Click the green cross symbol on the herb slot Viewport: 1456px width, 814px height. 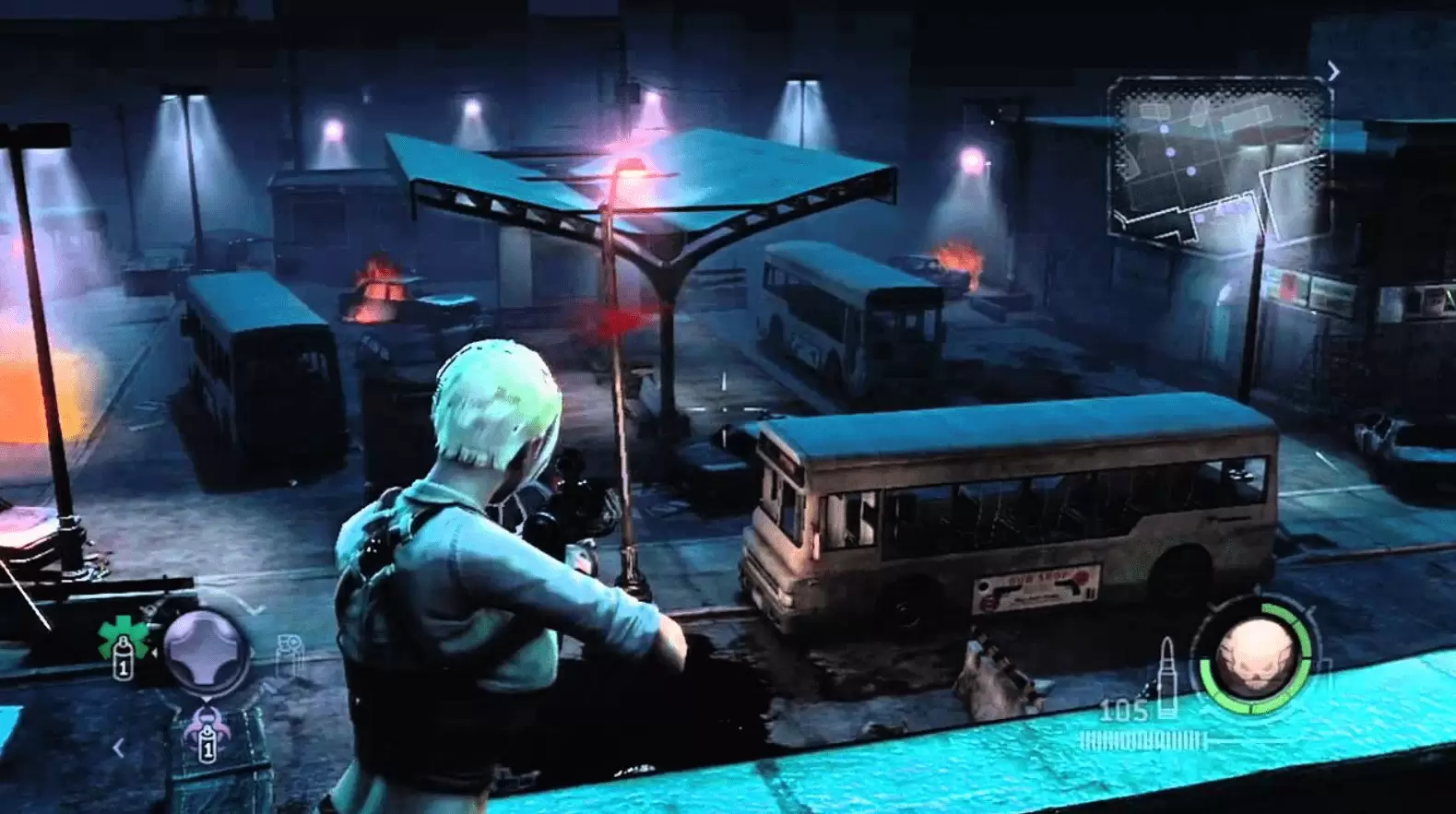(122, 633)
